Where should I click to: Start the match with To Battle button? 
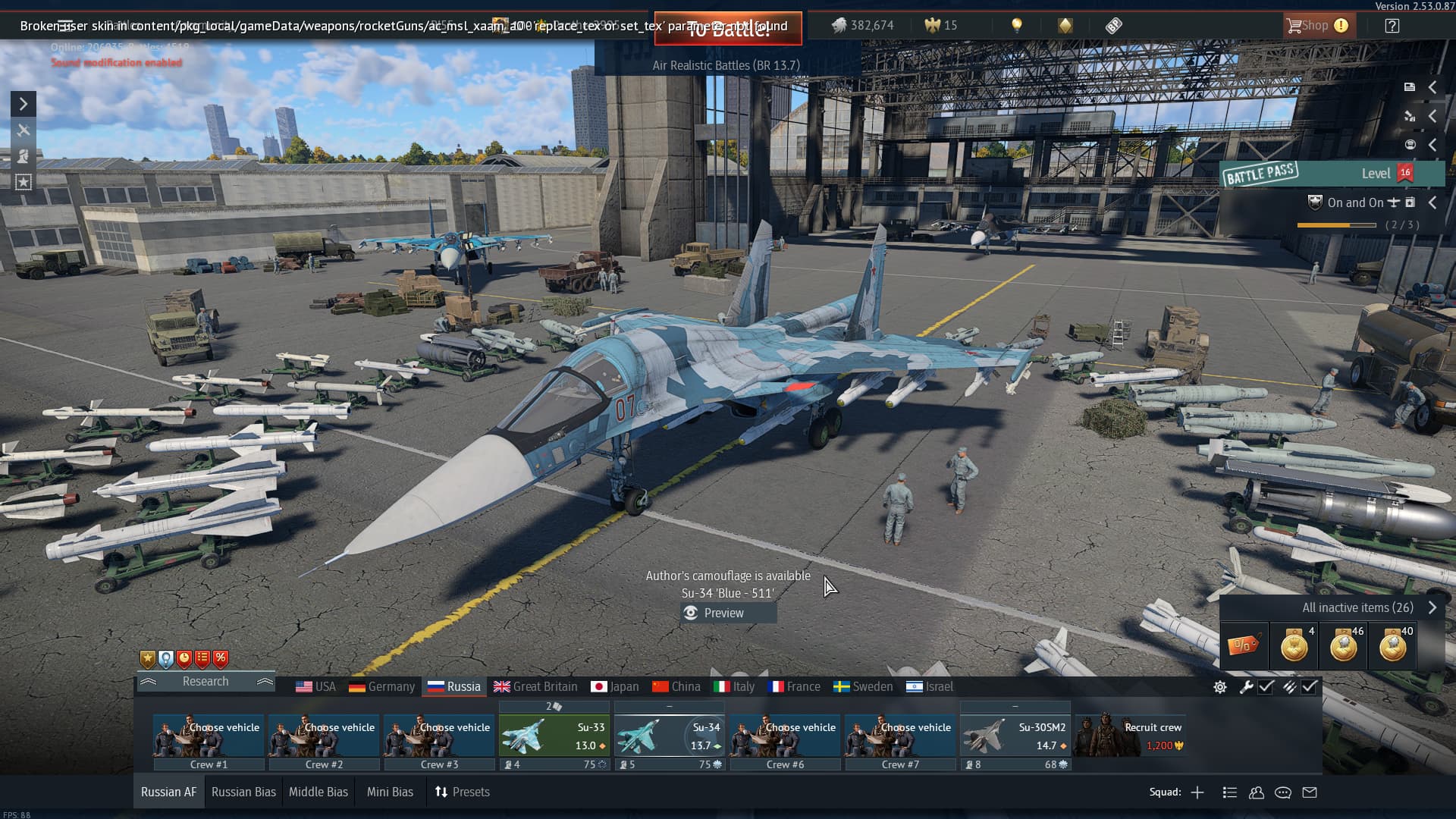tap(728, 29)
